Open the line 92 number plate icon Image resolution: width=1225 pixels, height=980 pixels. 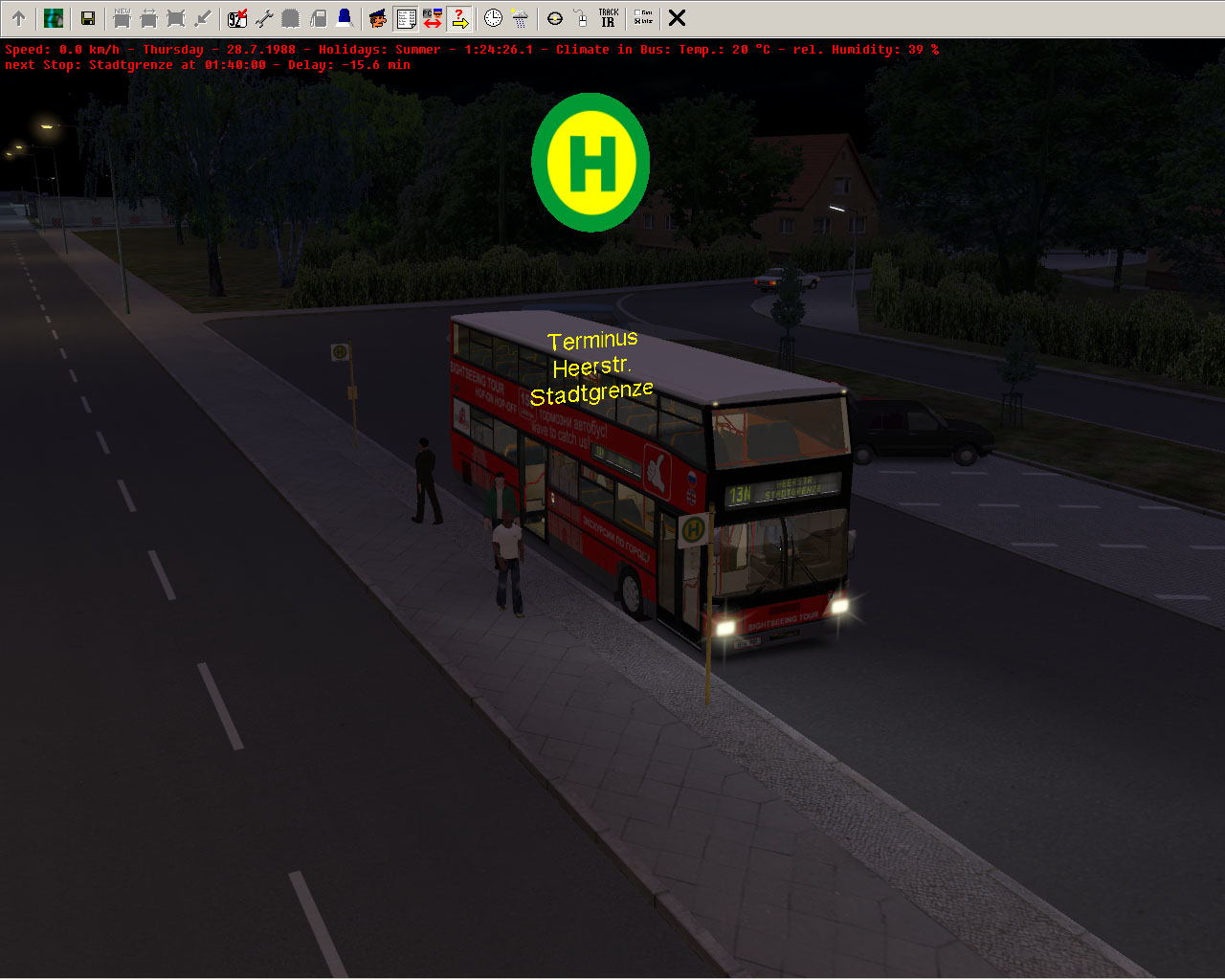237,18
